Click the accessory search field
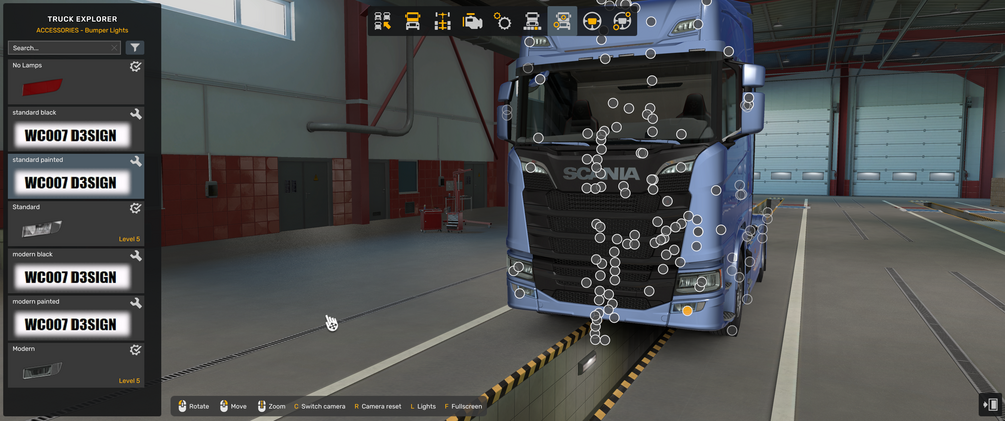Viewport: 1005px width, 421px height. pyautogui.click(x=58, y=48)
